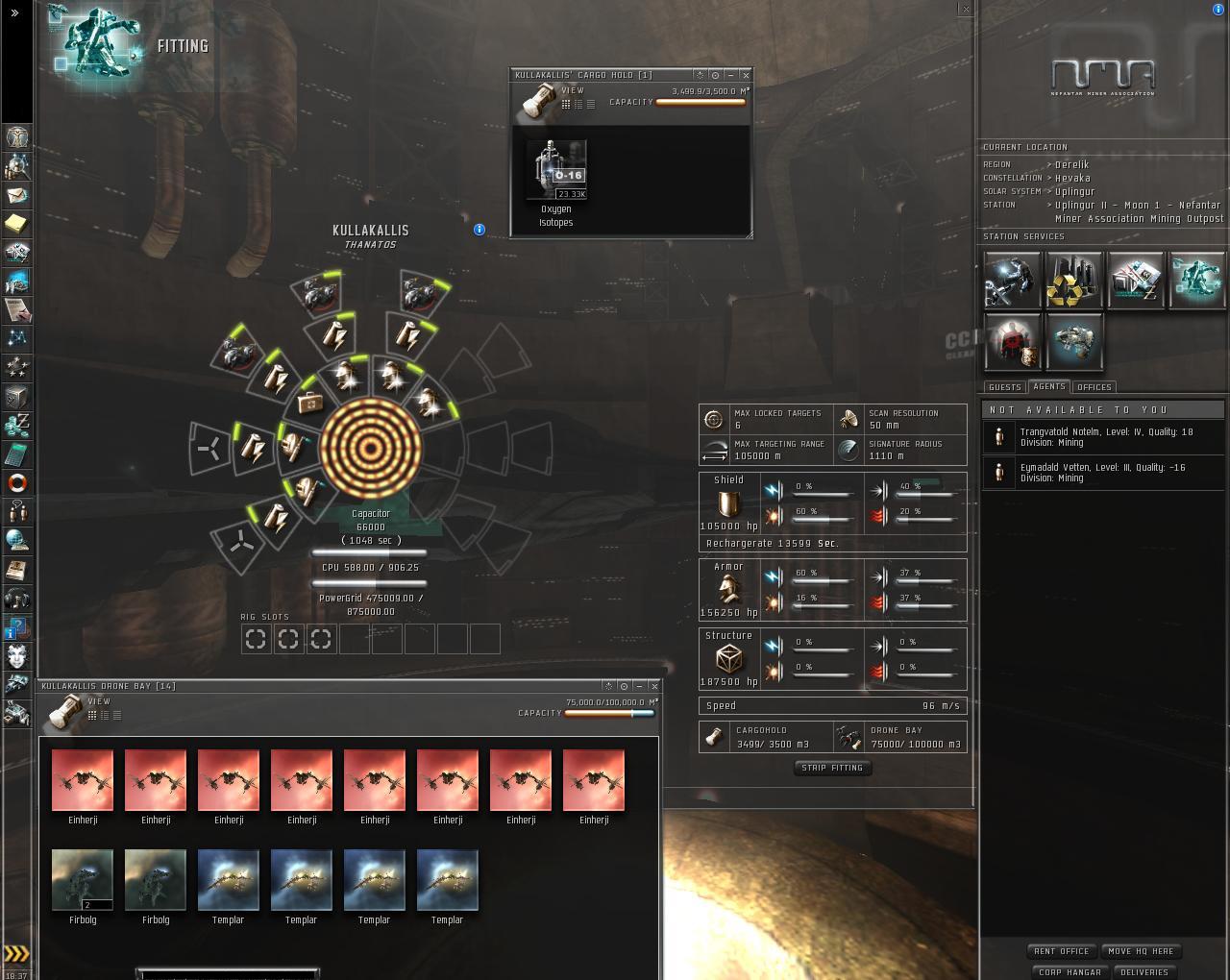The image size is (1230, 980).
Task: Click the Rent Office button
Action: (1061, 951)
